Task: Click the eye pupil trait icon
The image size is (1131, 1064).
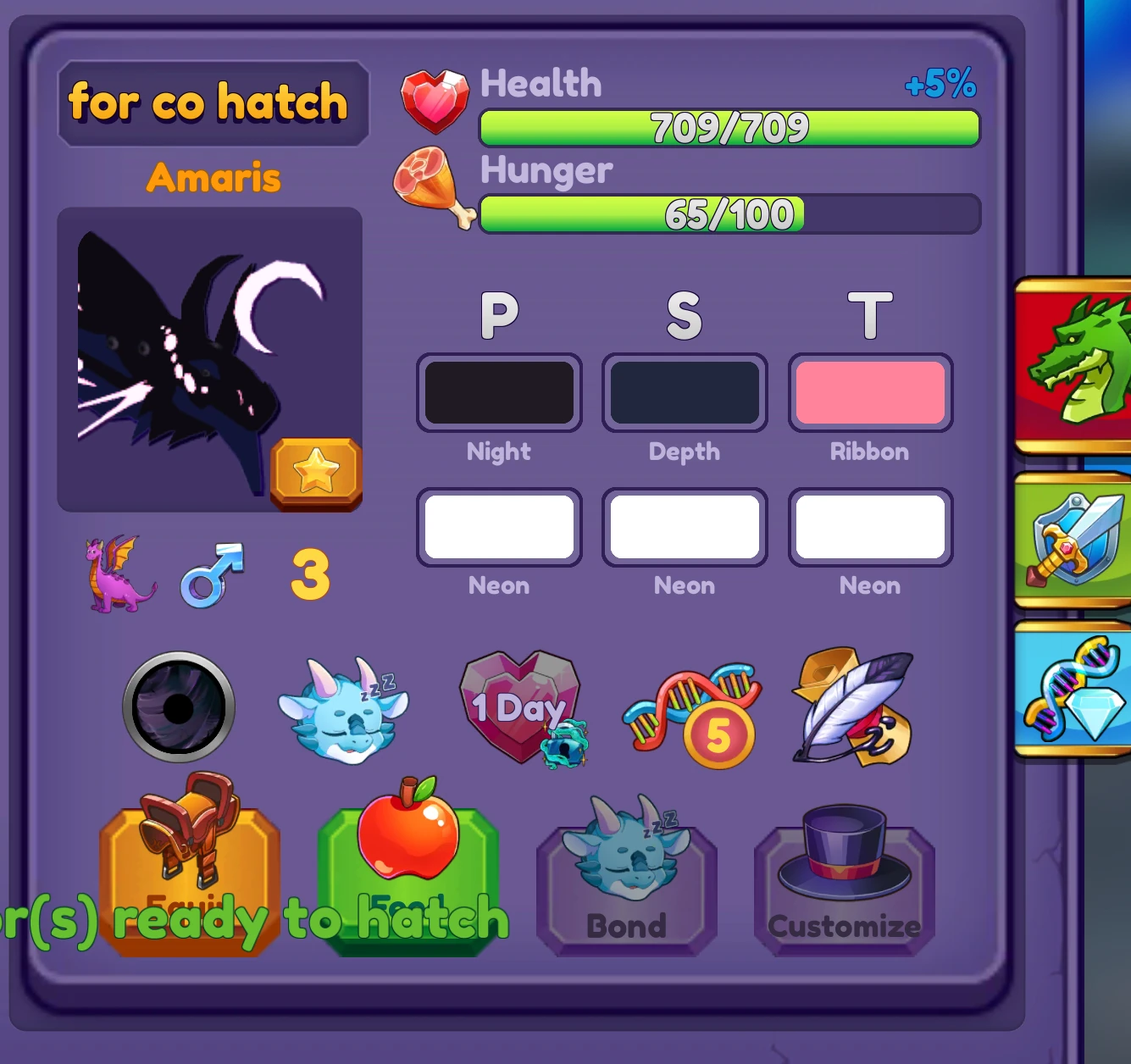Action: point(176,707)
